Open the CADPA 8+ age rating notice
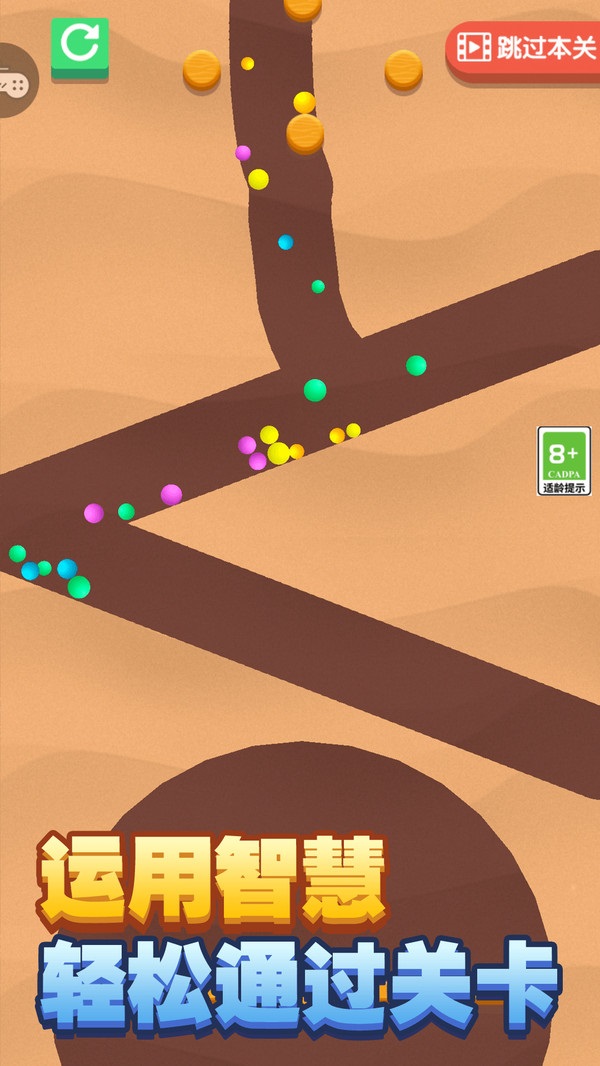The image size is (600, 1066). pos(564,461)
